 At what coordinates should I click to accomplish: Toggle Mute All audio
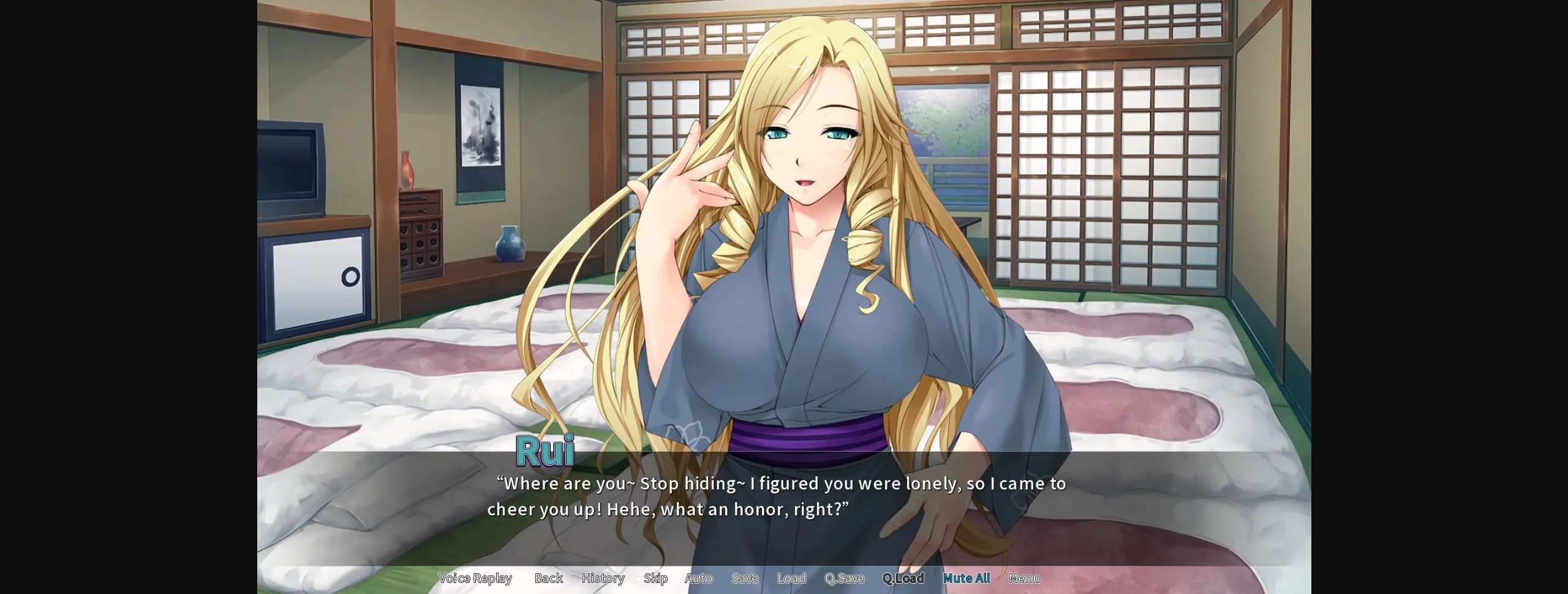966,577
